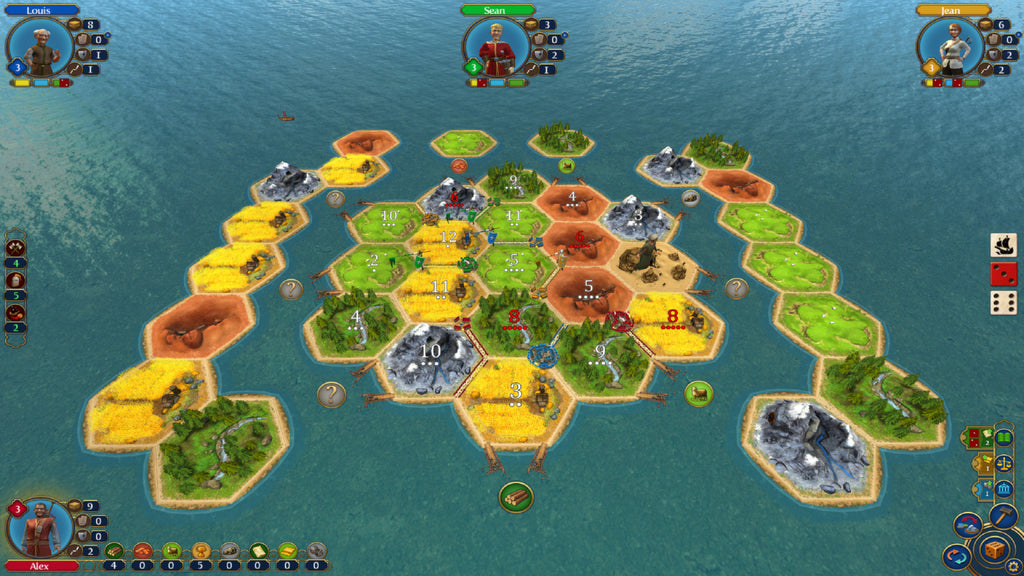Click the orange and blue circular arrows button
This screenshot has width=1024, height=576.
coord(956,556)
